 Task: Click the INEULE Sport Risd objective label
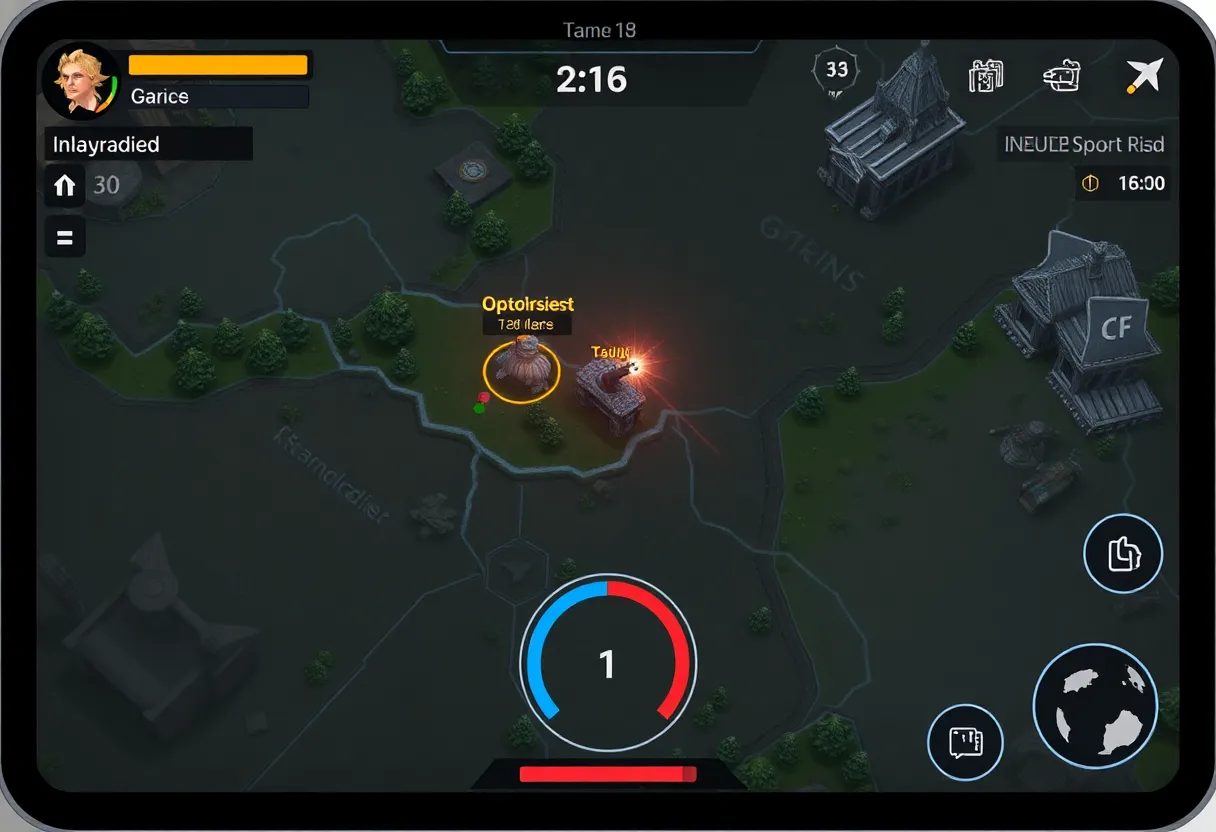pos(1084,144)
